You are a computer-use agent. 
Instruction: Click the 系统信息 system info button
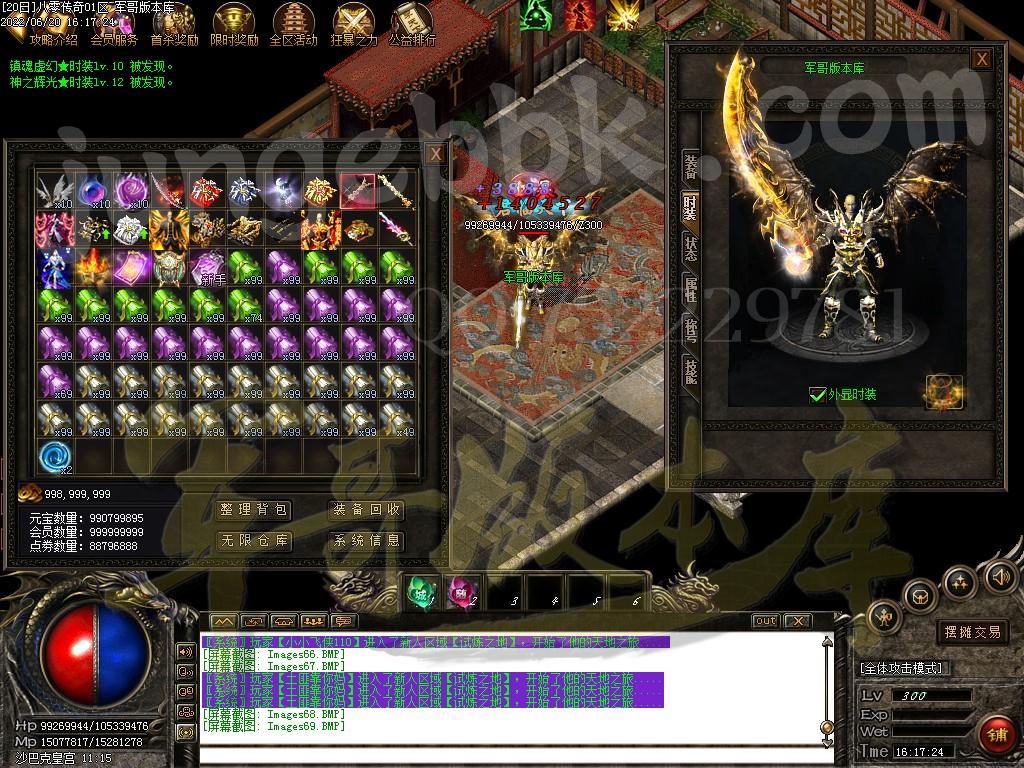pos(366,541)
